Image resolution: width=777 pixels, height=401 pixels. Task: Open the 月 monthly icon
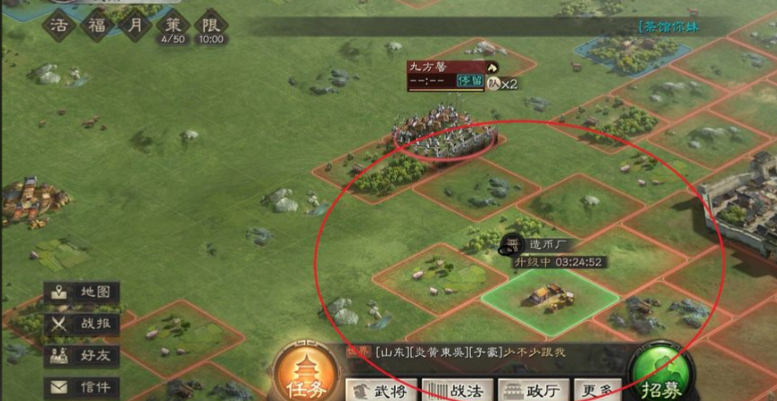(x=135, y=23)
